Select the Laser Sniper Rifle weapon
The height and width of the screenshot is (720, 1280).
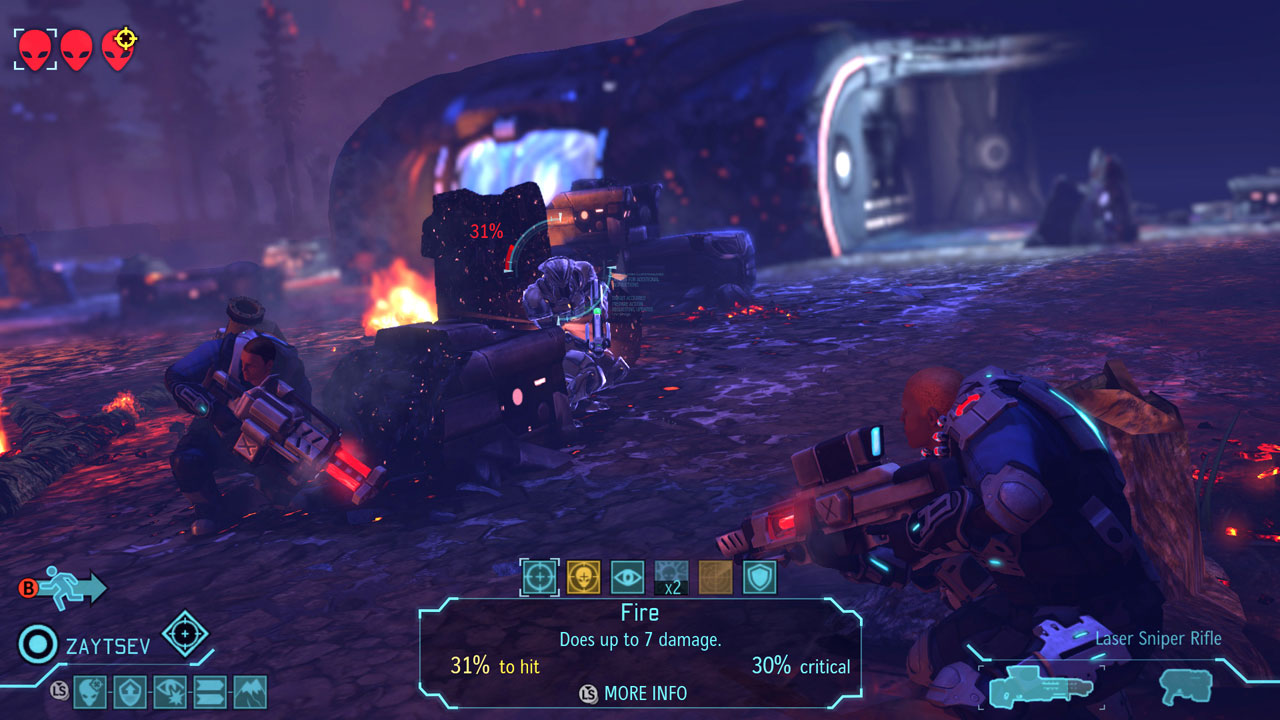coord(1040,687)
